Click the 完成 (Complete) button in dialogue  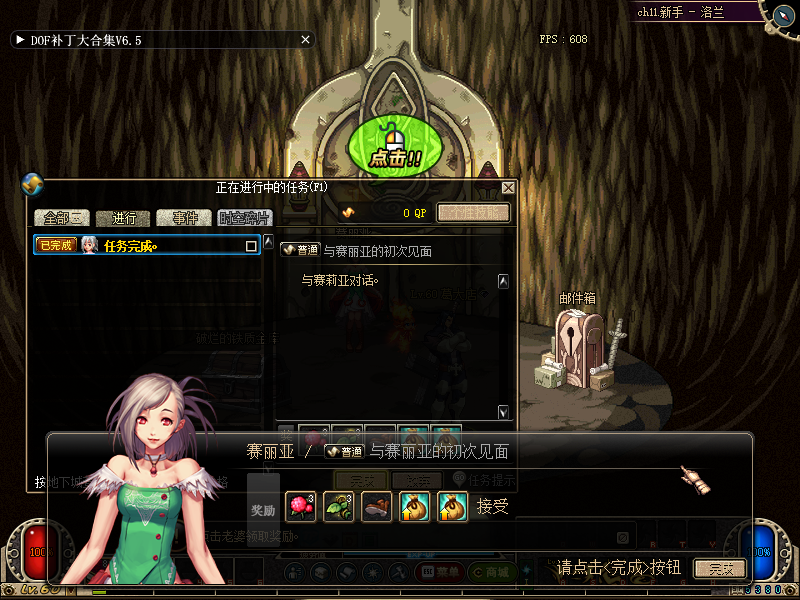point(720,568)
